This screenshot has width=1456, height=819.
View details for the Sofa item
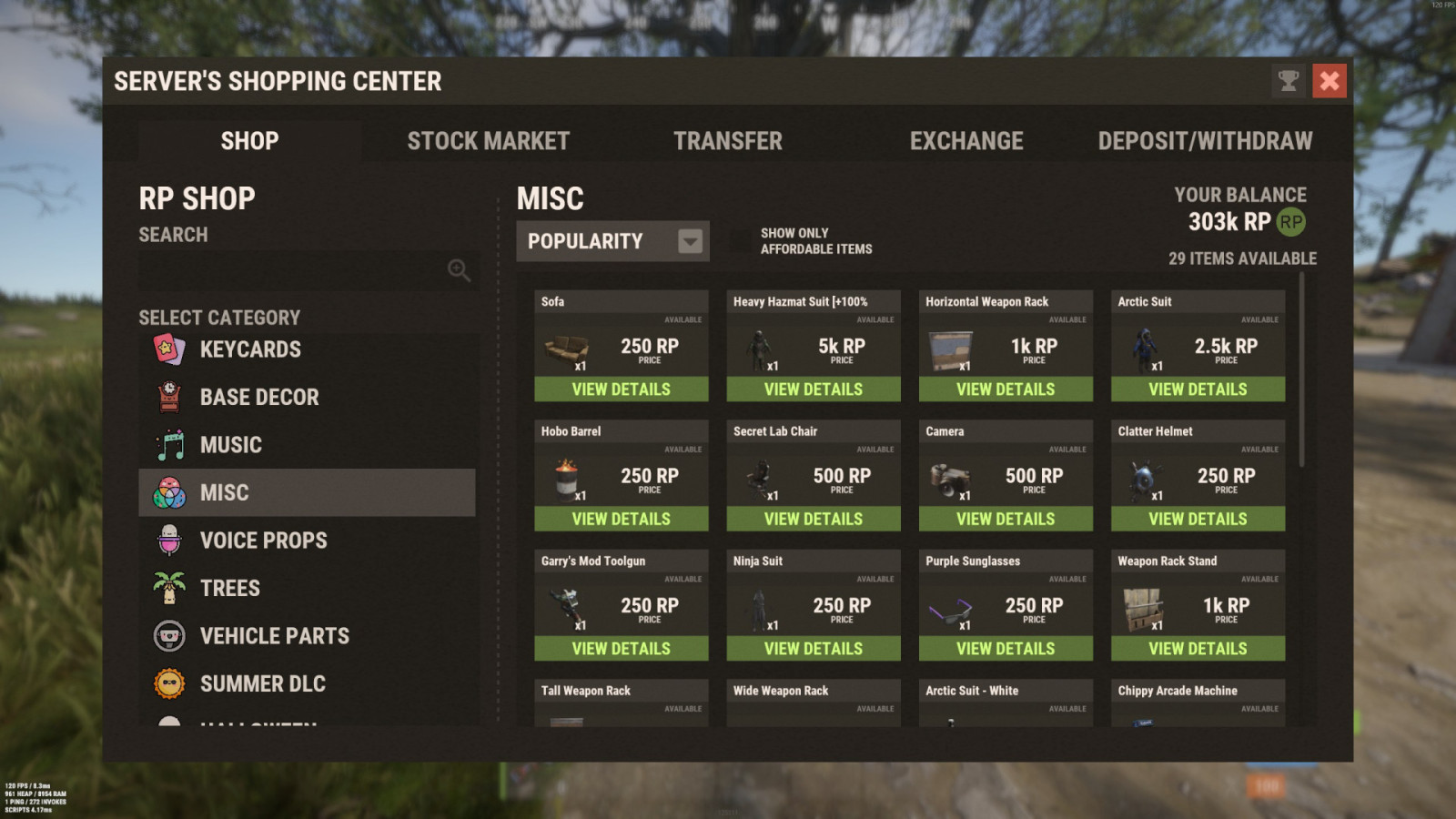(x=622, y=389)
